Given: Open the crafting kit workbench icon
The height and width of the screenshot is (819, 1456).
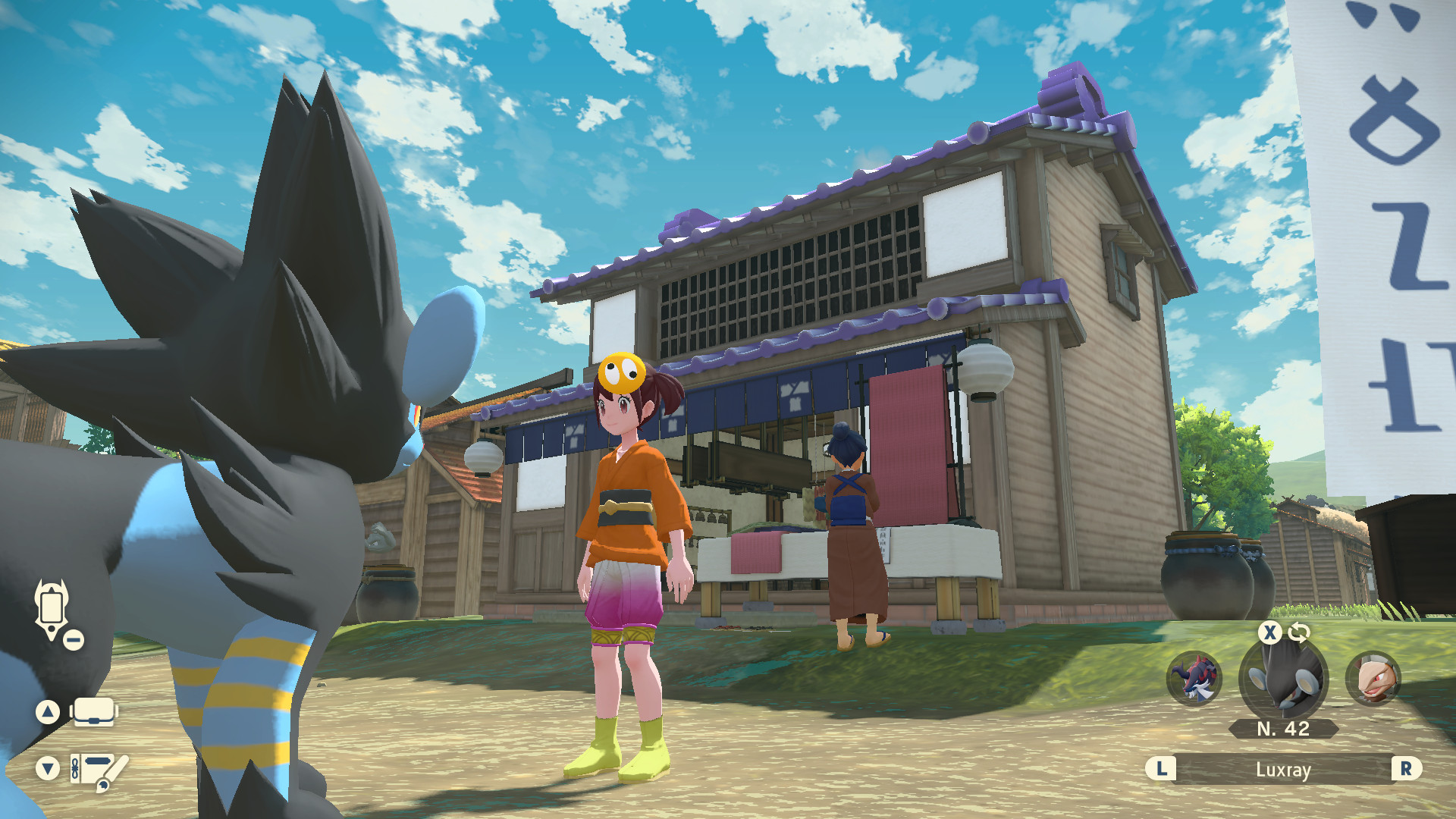Looking at the screenshot, I should [95, 767].
